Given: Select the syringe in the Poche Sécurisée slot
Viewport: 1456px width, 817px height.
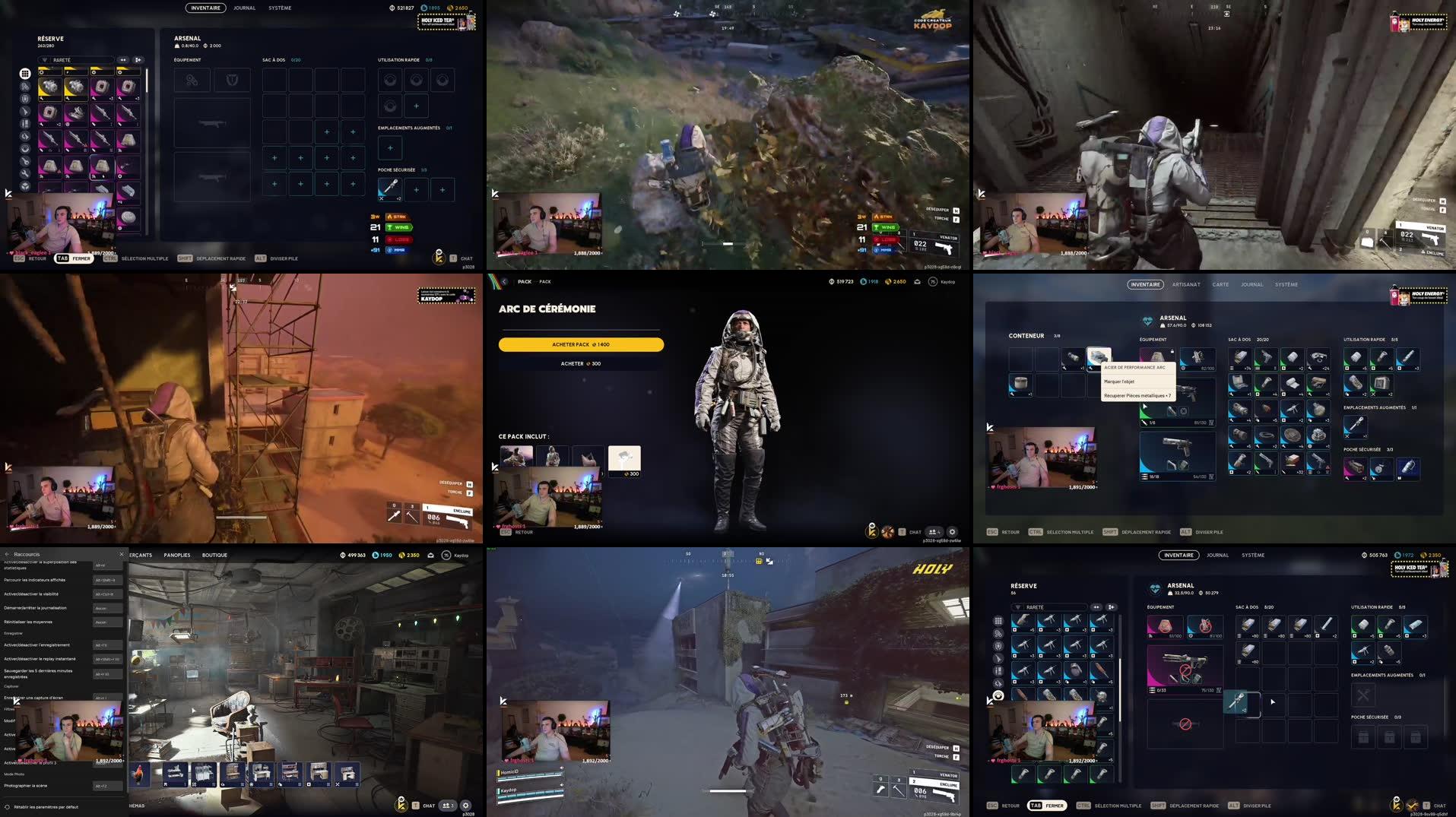Looking at the screenshot, I should [x=390, y=189].
